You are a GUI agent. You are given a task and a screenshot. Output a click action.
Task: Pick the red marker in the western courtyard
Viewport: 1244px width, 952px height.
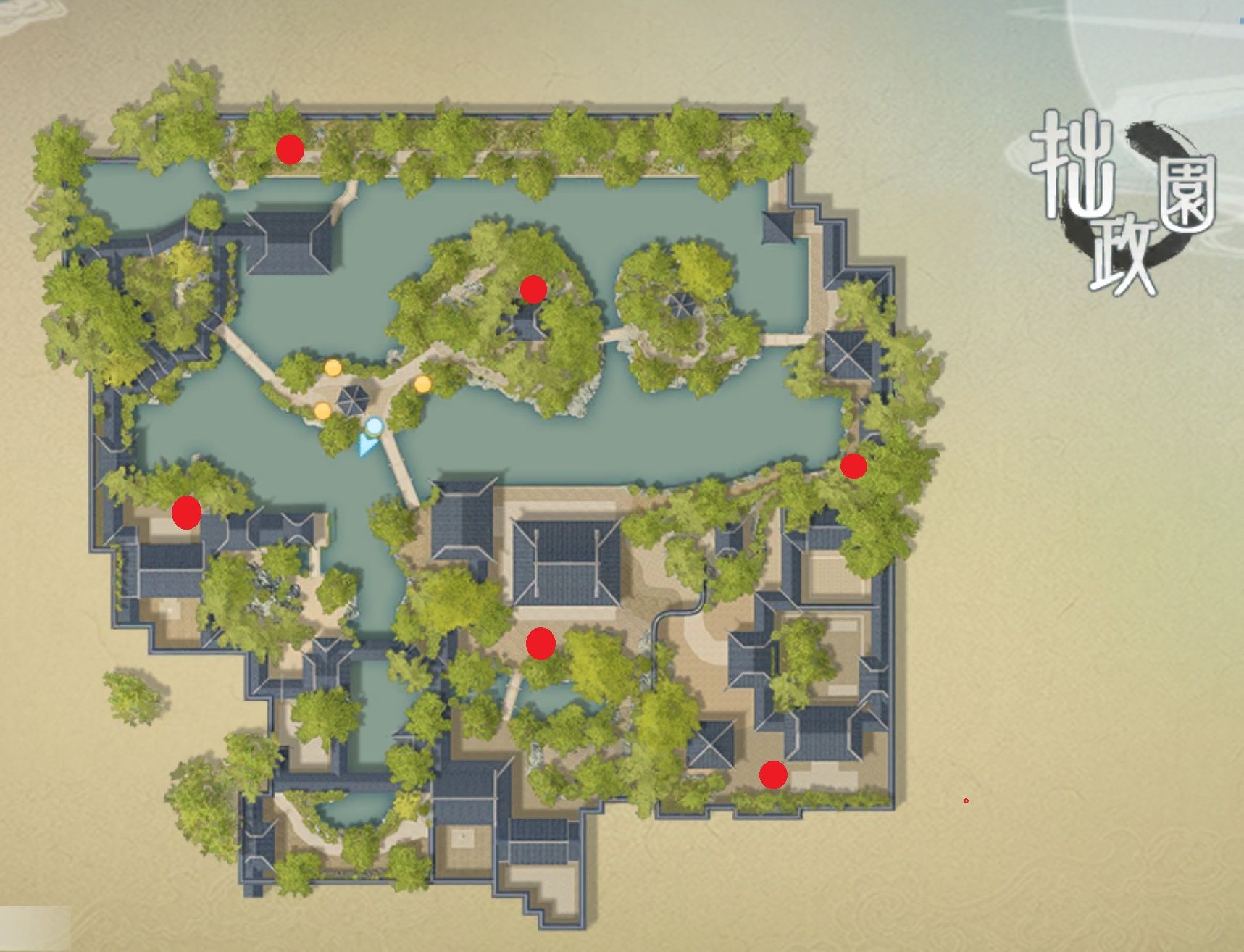[x=186, y=513]
